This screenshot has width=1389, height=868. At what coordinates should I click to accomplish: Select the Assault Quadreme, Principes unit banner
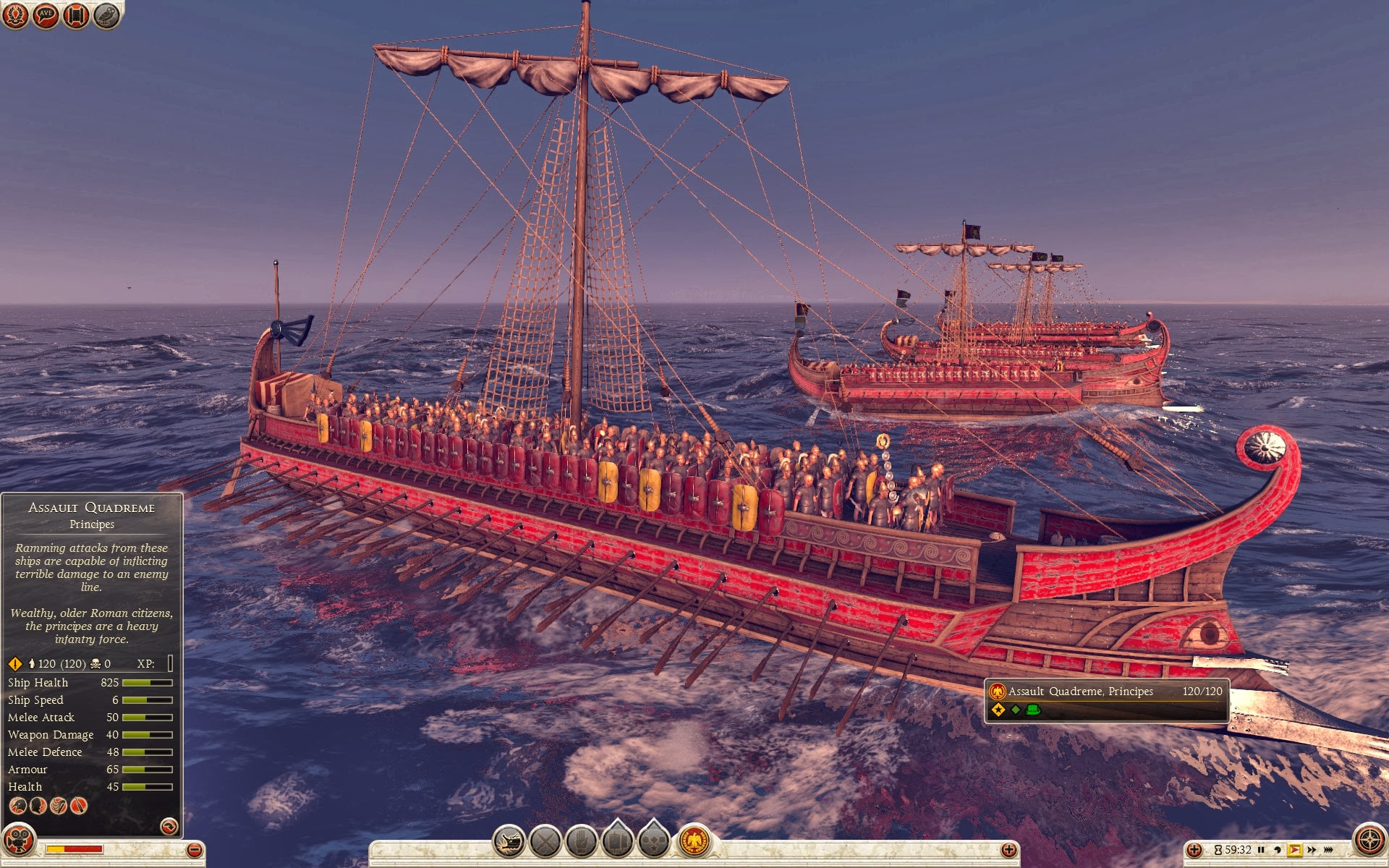[x=1106, y=699]
